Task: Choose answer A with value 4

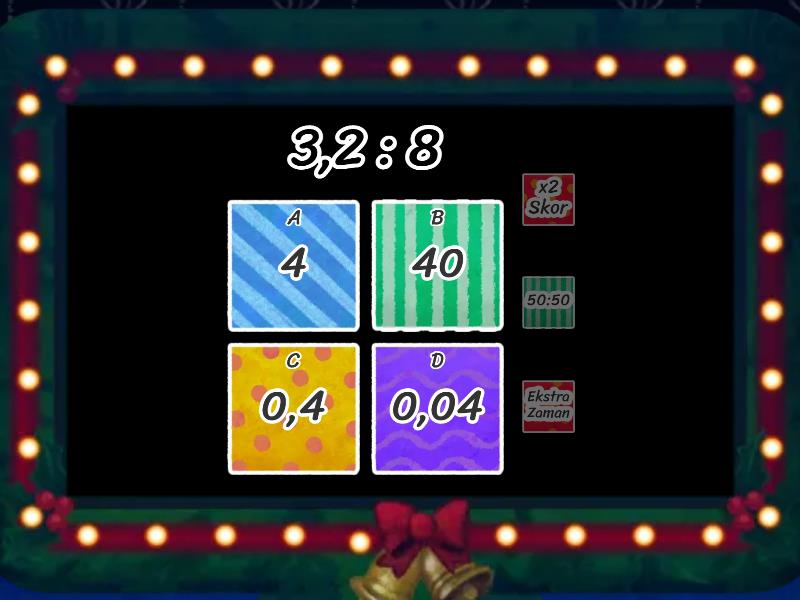Action: click(293, 265)
